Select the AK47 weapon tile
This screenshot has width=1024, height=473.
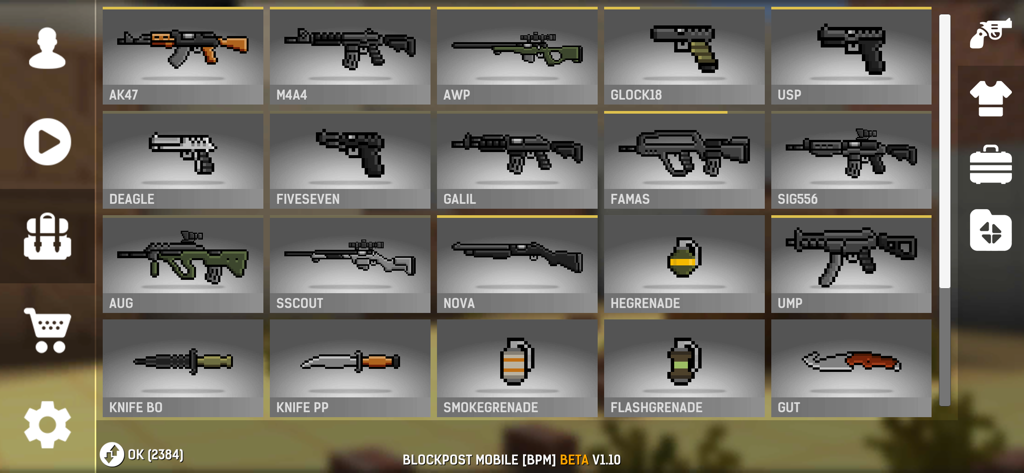(183, 56)
